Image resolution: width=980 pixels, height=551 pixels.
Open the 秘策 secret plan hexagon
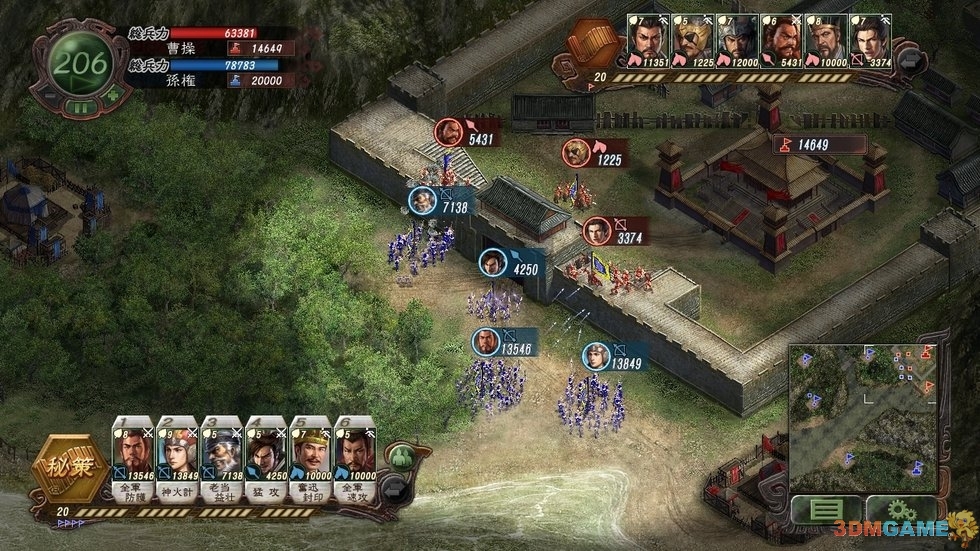click(72, 468)
